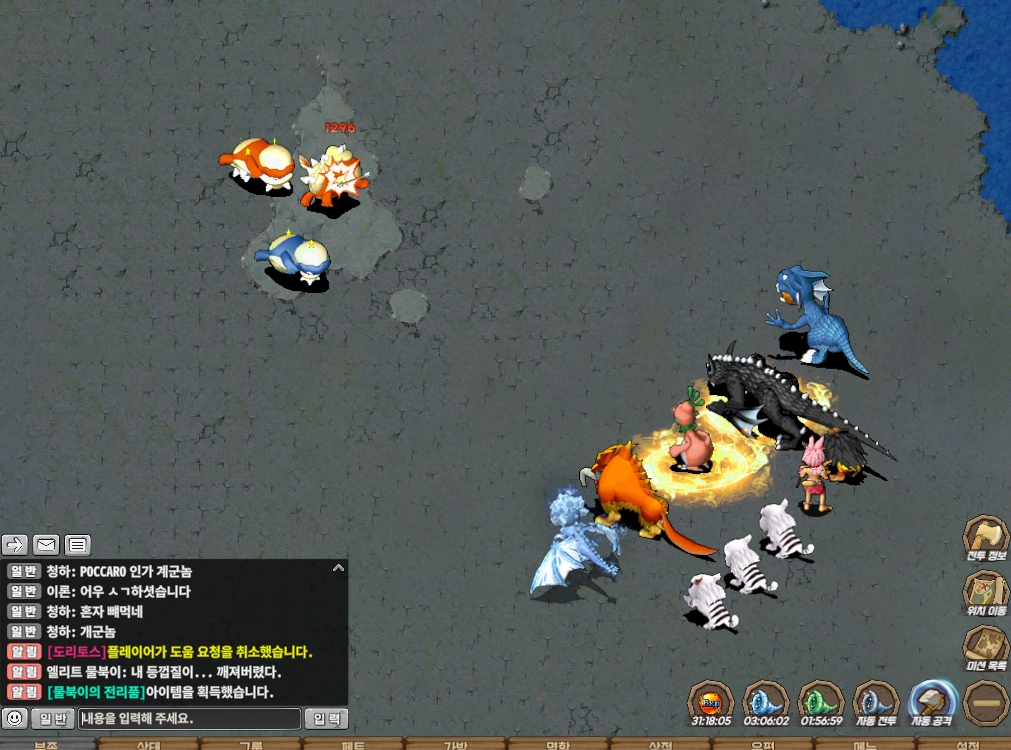Open the 메뉴 menu in bottom bar
Screen dimensions: 1011x750
point(864,744)
